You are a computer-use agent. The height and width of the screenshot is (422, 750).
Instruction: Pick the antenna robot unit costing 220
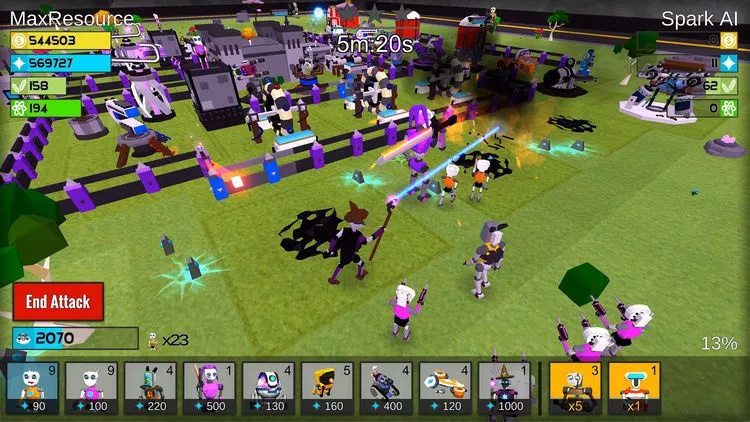pos(151,388)
